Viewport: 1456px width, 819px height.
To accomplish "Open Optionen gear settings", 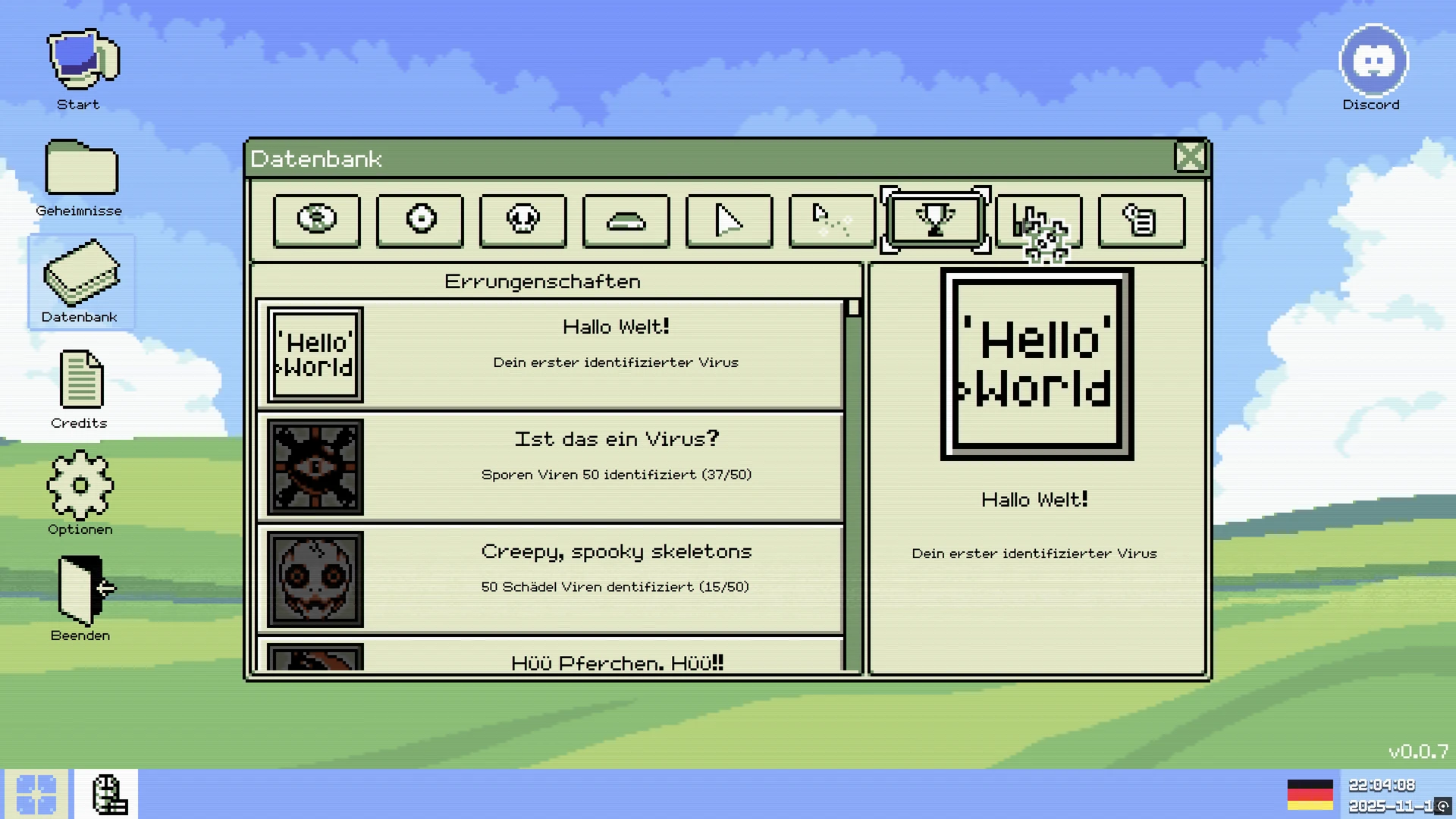I will point(80,493).
